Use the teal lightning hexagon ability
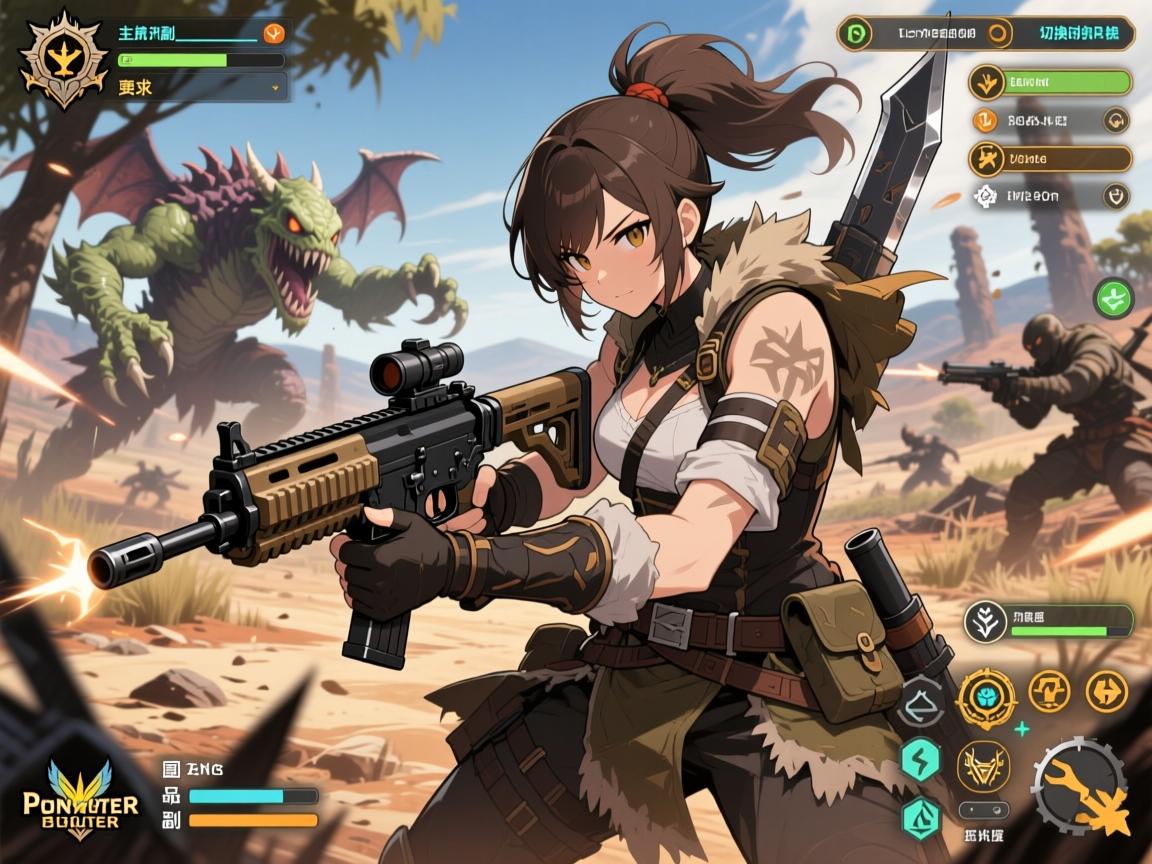The image size is (1152, 864). click(921, 760)
